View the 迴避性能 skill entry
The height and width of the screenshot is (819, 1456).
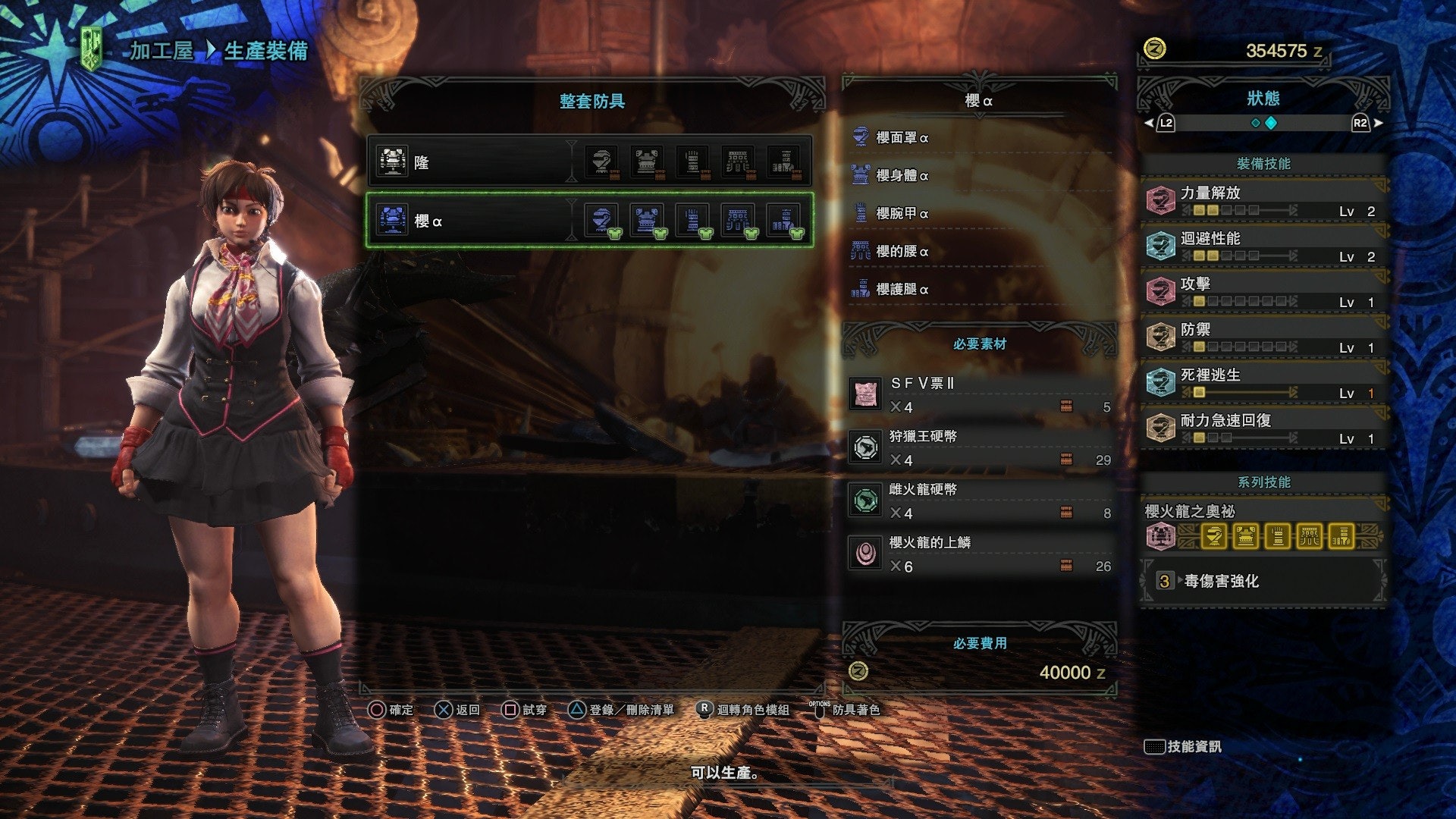click(1263, 246)
